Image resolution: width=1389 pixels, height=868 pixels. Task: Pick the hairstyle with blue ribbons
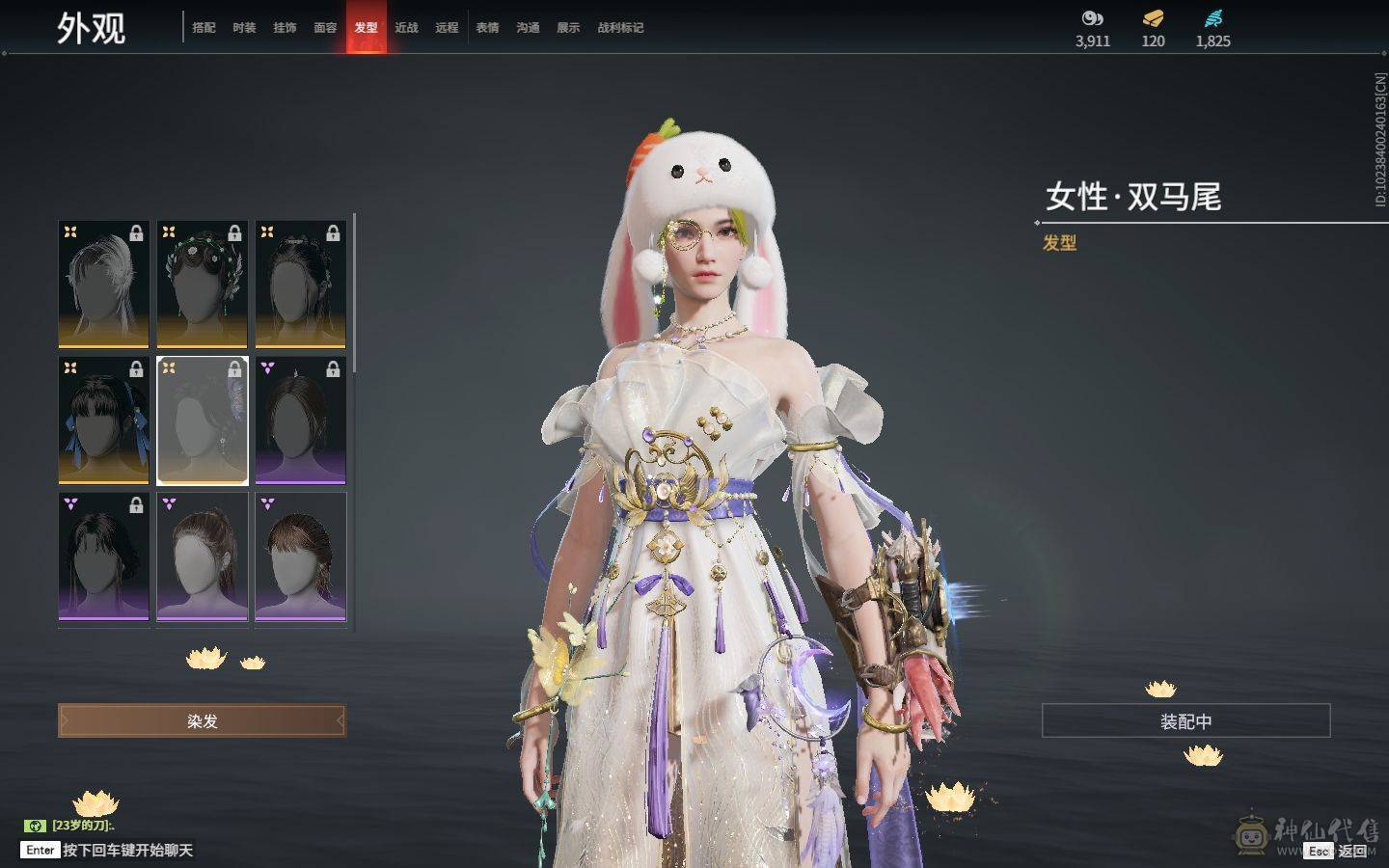click(x=104, y=420)
